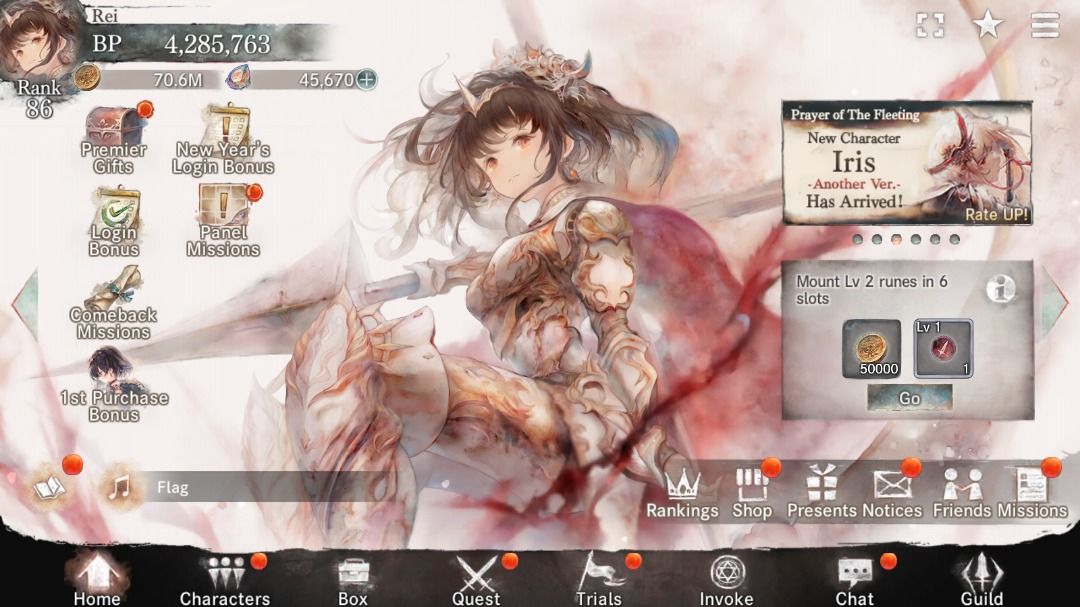Go to the Invoke tab

(726, 579)
